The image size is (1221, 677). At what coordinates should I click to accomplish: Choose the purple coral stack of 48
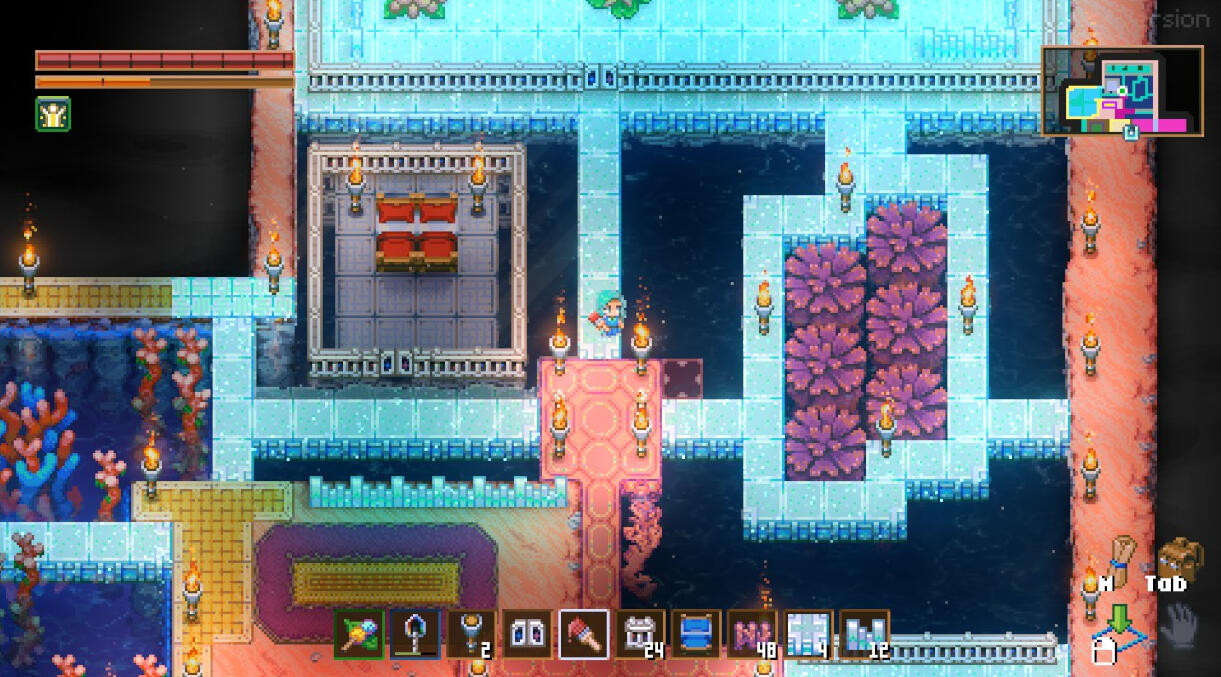(752, 634)
